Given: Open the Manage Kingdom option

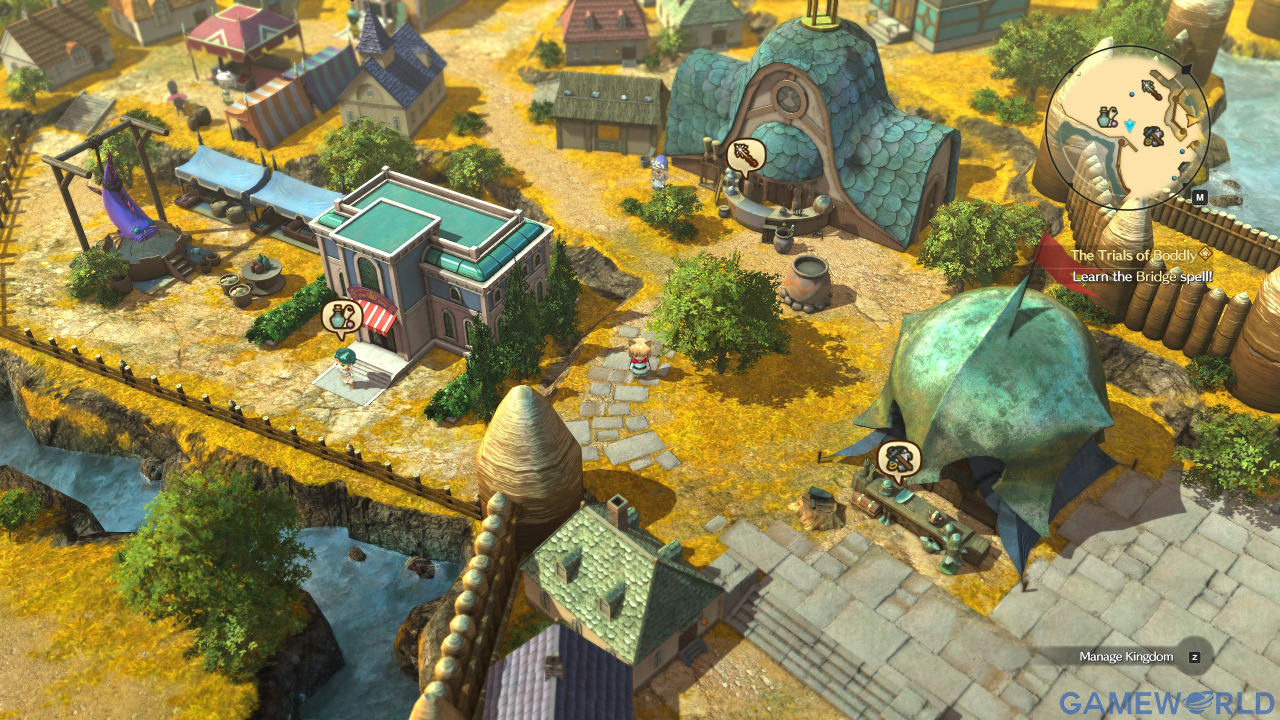Looking at the screenshot, I should point(1126,657).
